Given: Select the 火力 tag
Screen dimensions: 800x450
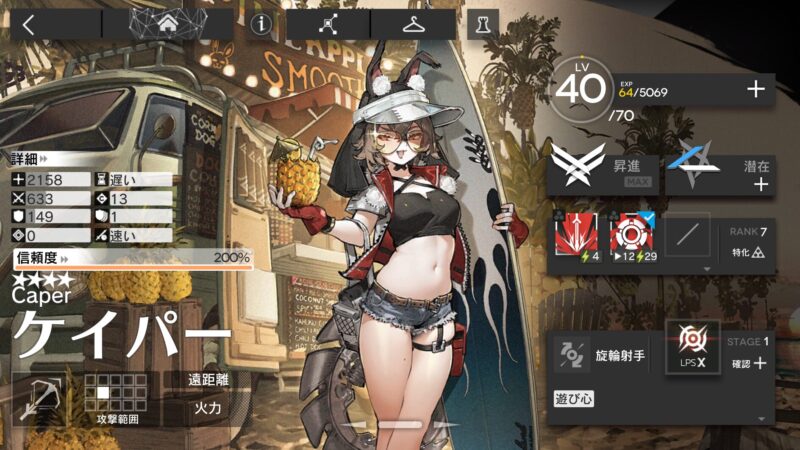Looking at the screenshot, I should [209, 409].
